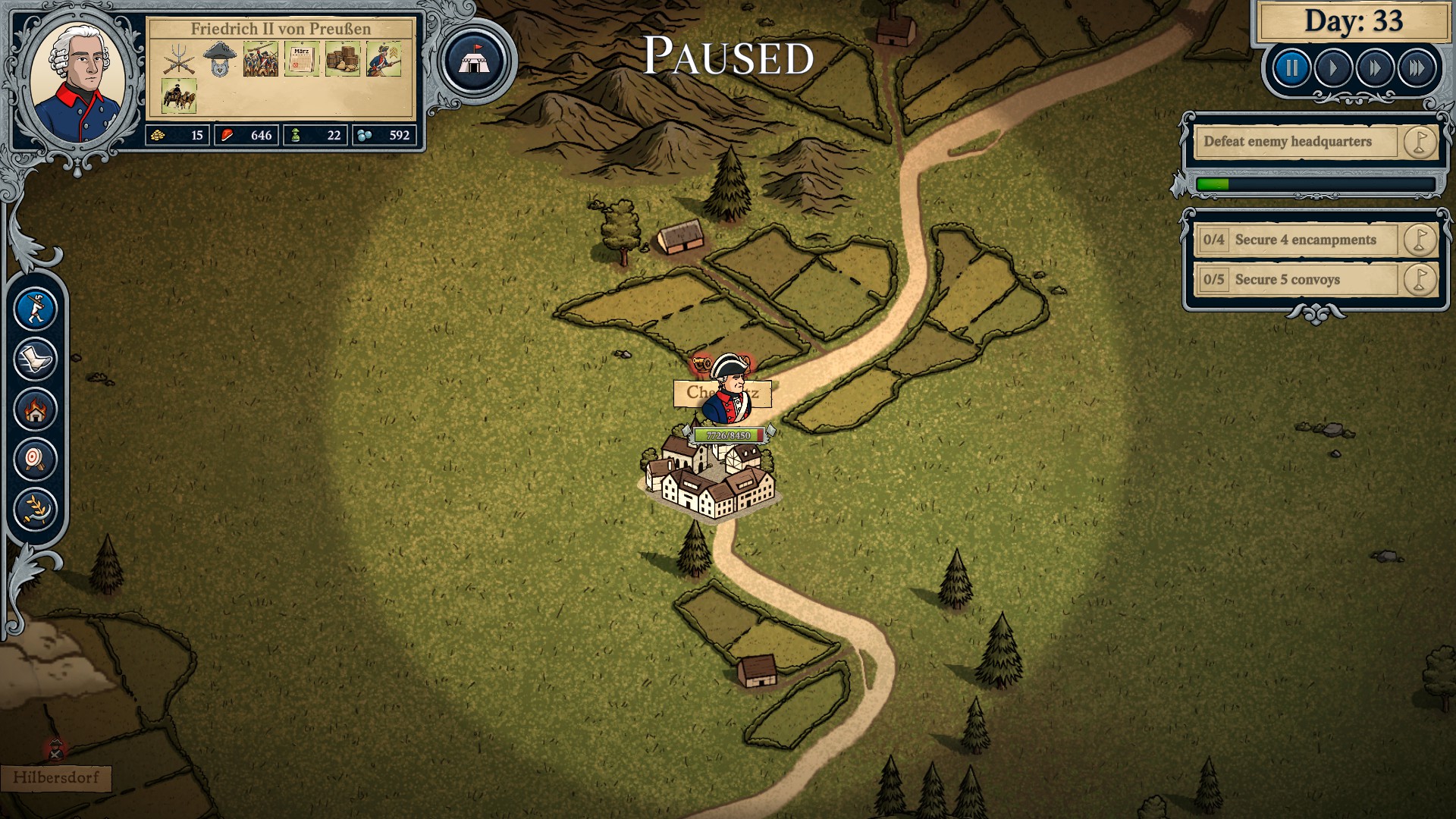1456x819 pixels.
Task: Locate the Secure 5 convoys objective flag
Action: point(1419,279)
